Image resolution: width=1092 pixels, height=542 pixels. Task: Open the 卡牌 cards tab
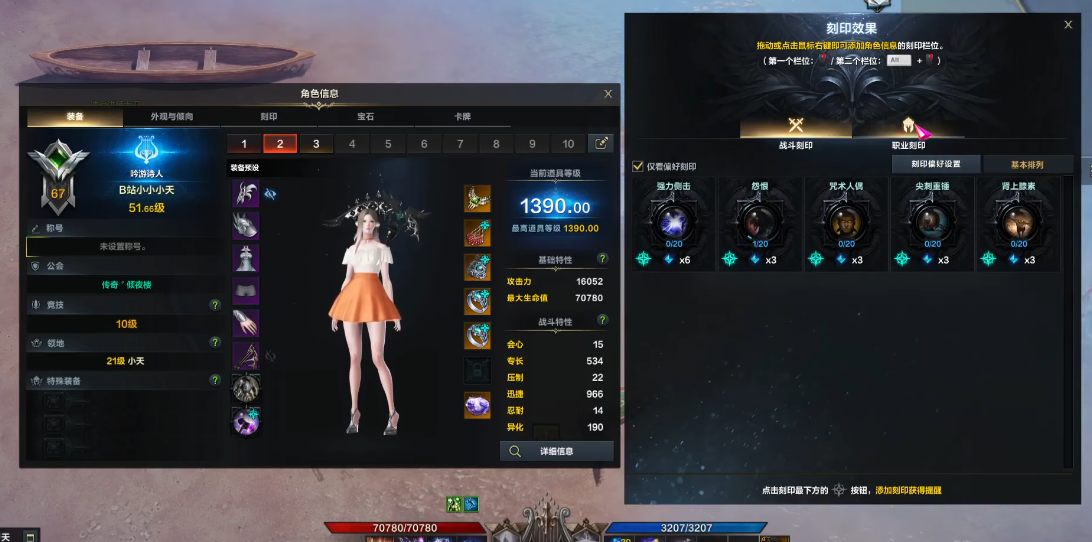[x=462, y=117]
